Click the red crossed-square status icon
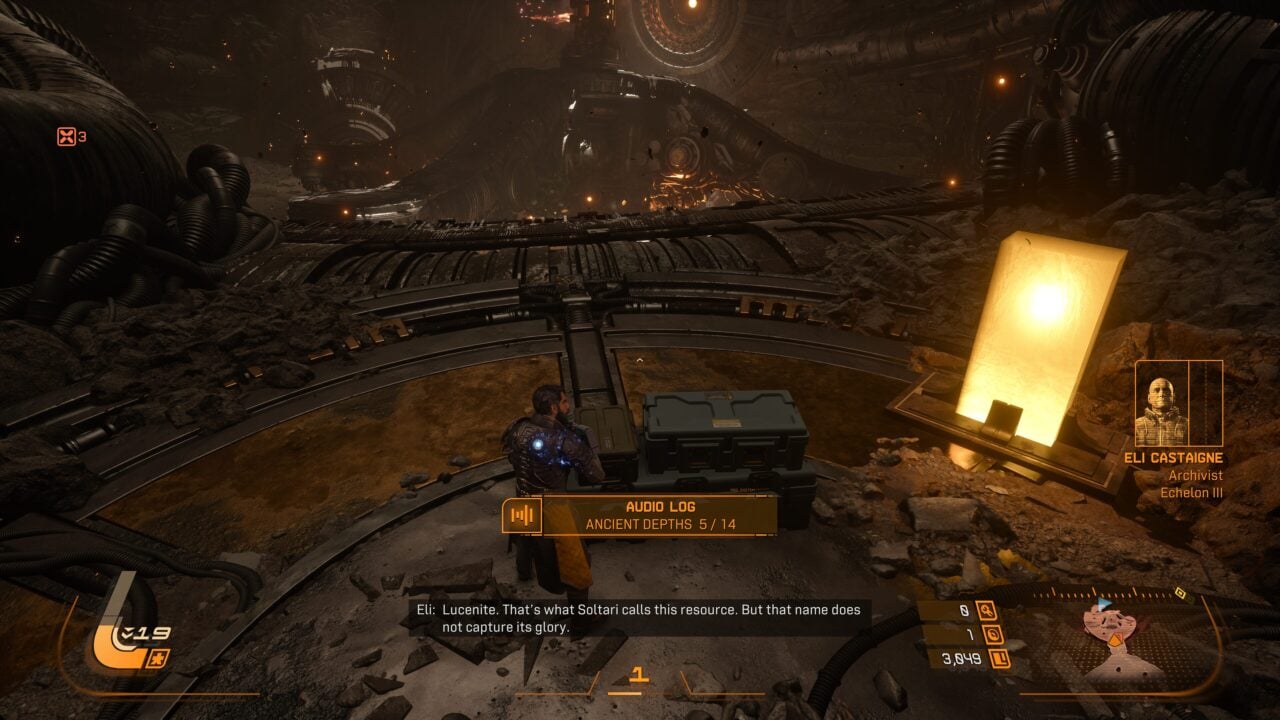 click(66, 136)
